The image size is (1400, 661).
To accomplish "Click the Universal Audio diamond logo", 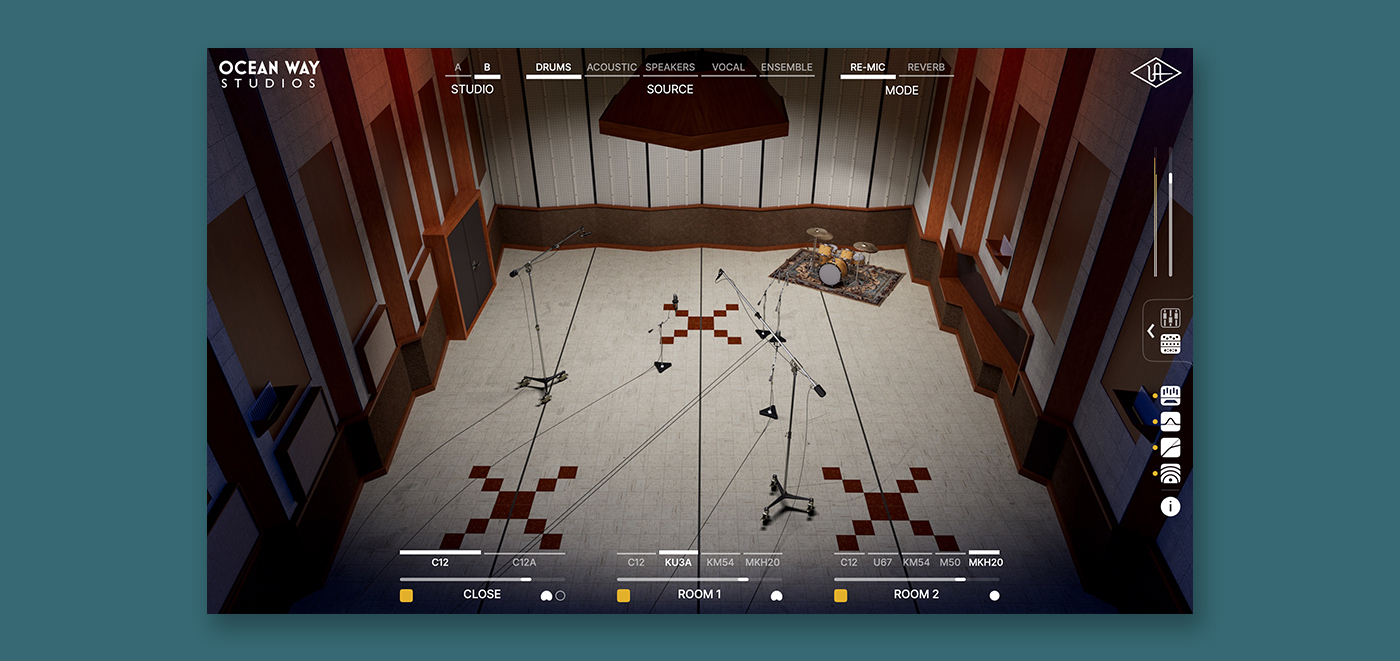I will (1155, 74).
